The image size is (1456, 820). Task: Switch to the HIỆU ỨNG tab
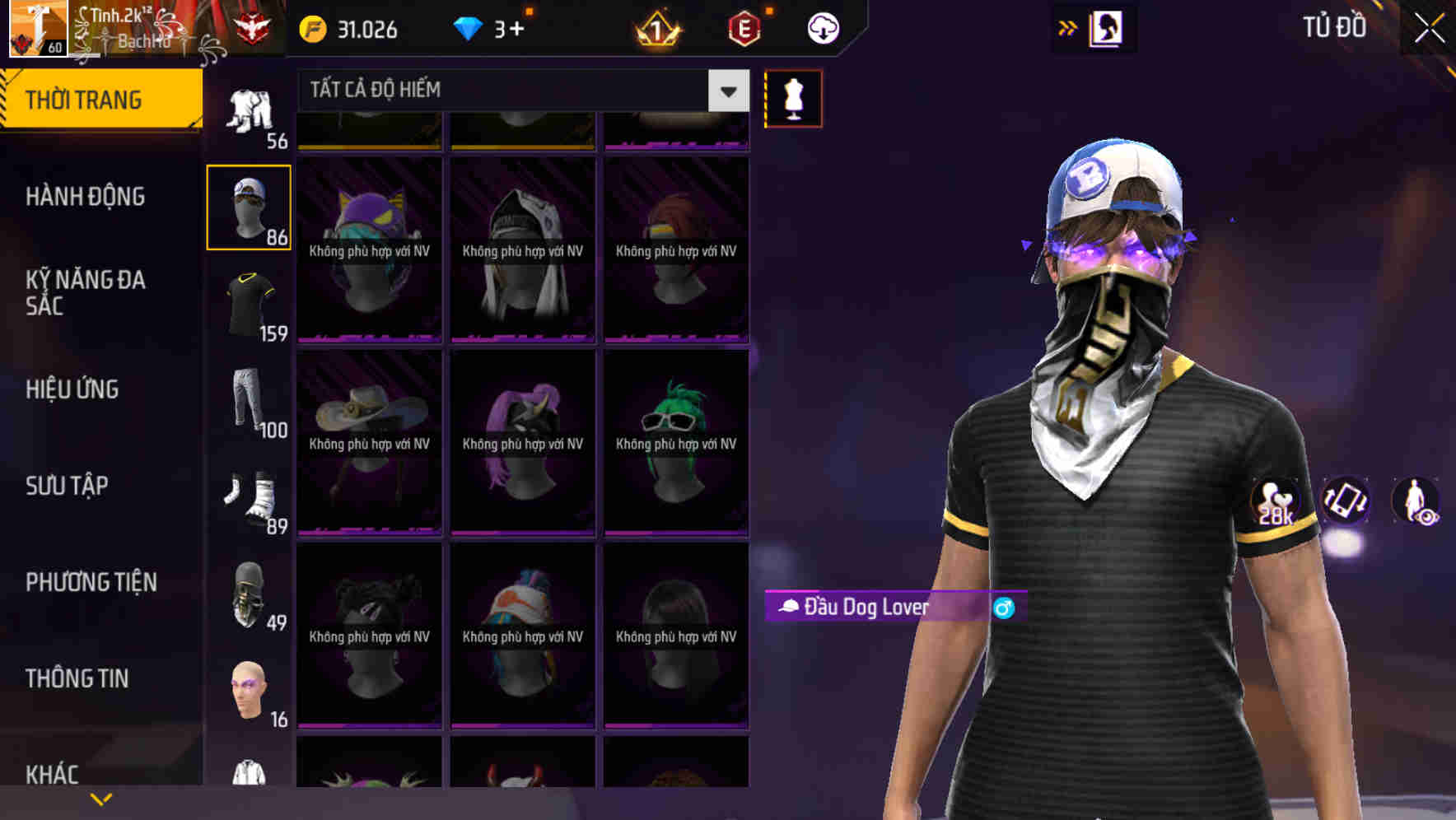point(72,389)
